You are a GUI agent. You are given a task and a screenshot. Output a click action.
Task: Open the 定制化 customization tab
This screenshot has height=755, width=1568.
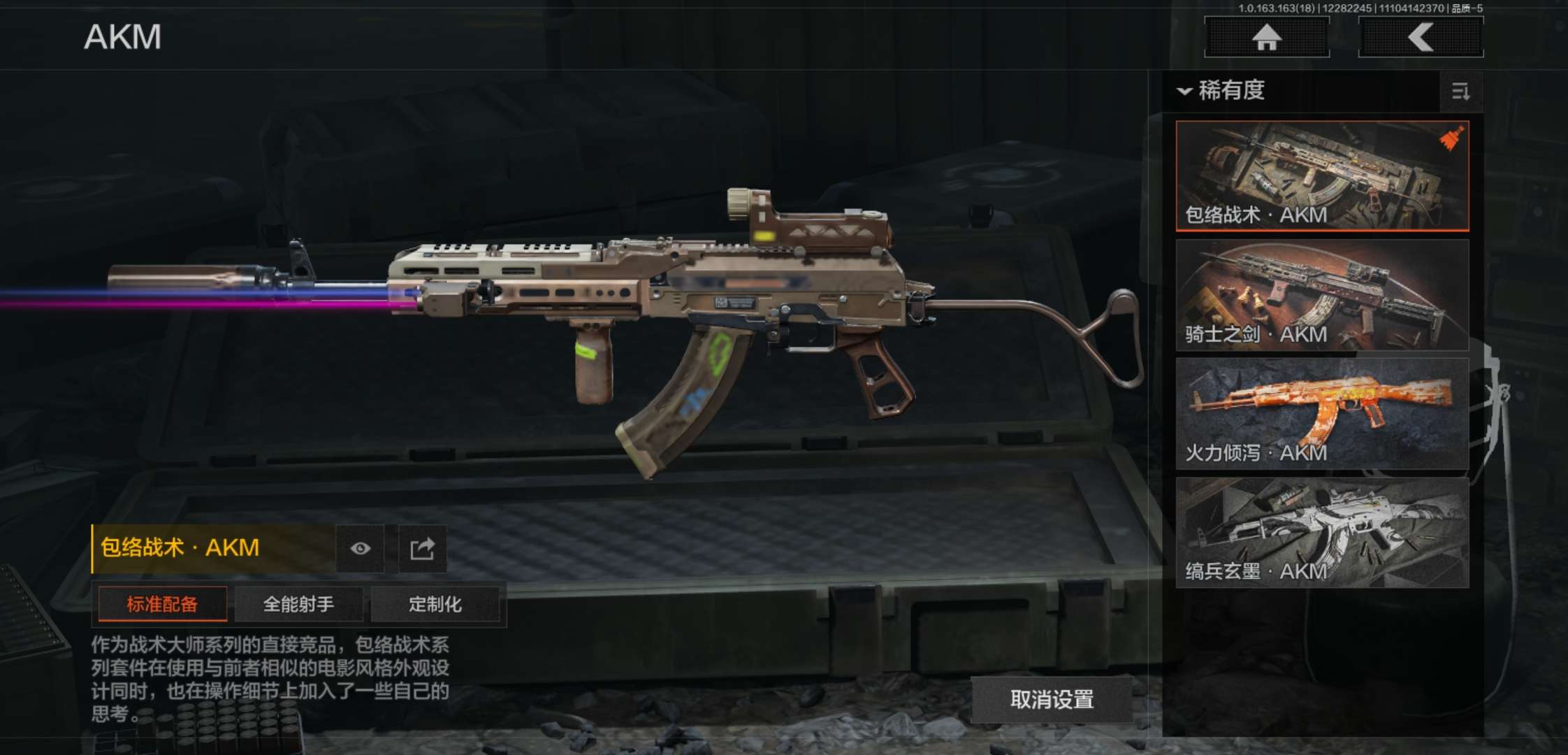435,604
